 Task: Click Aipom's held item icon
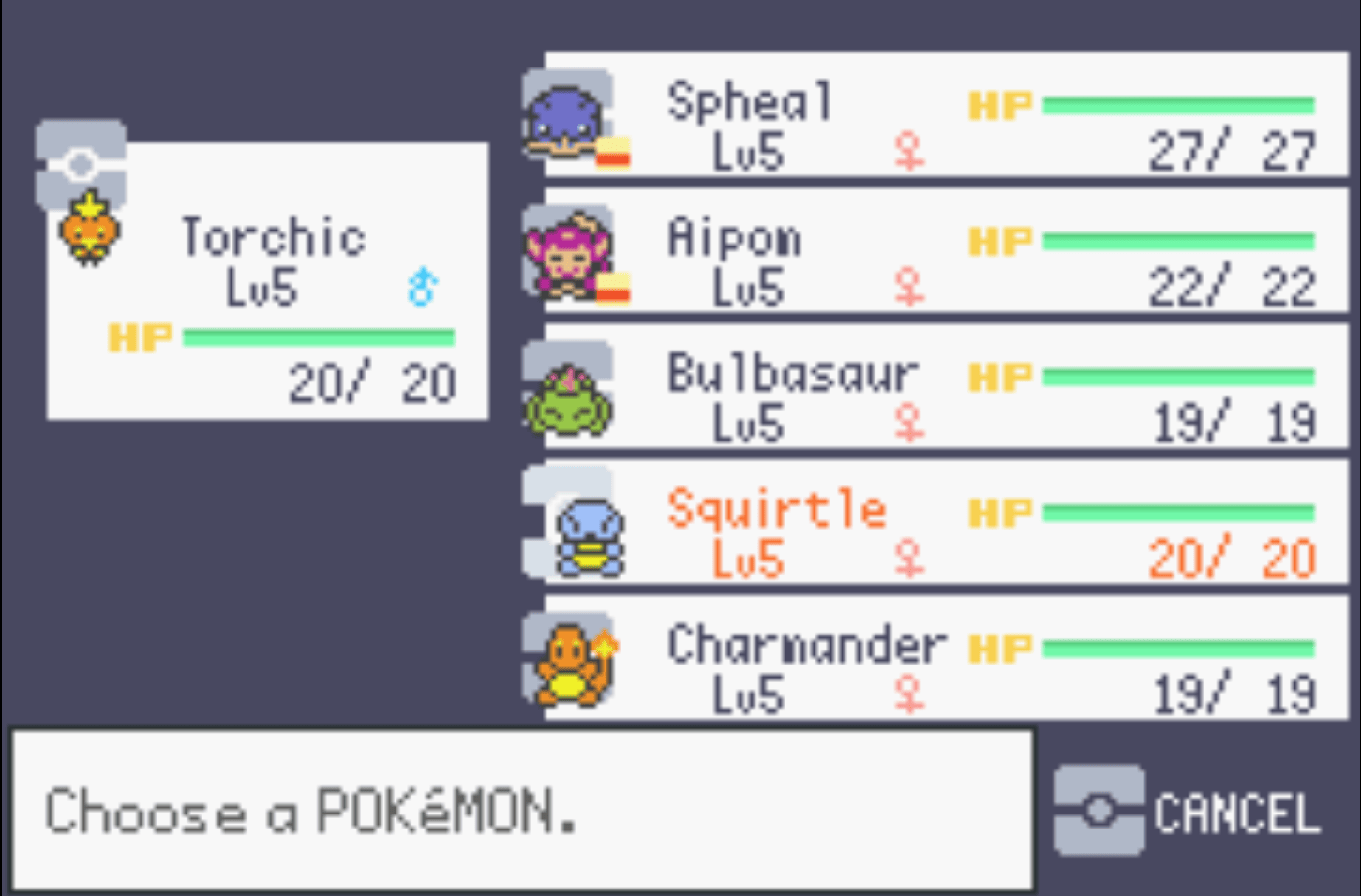pyautogui.click(x=614, y=291)
